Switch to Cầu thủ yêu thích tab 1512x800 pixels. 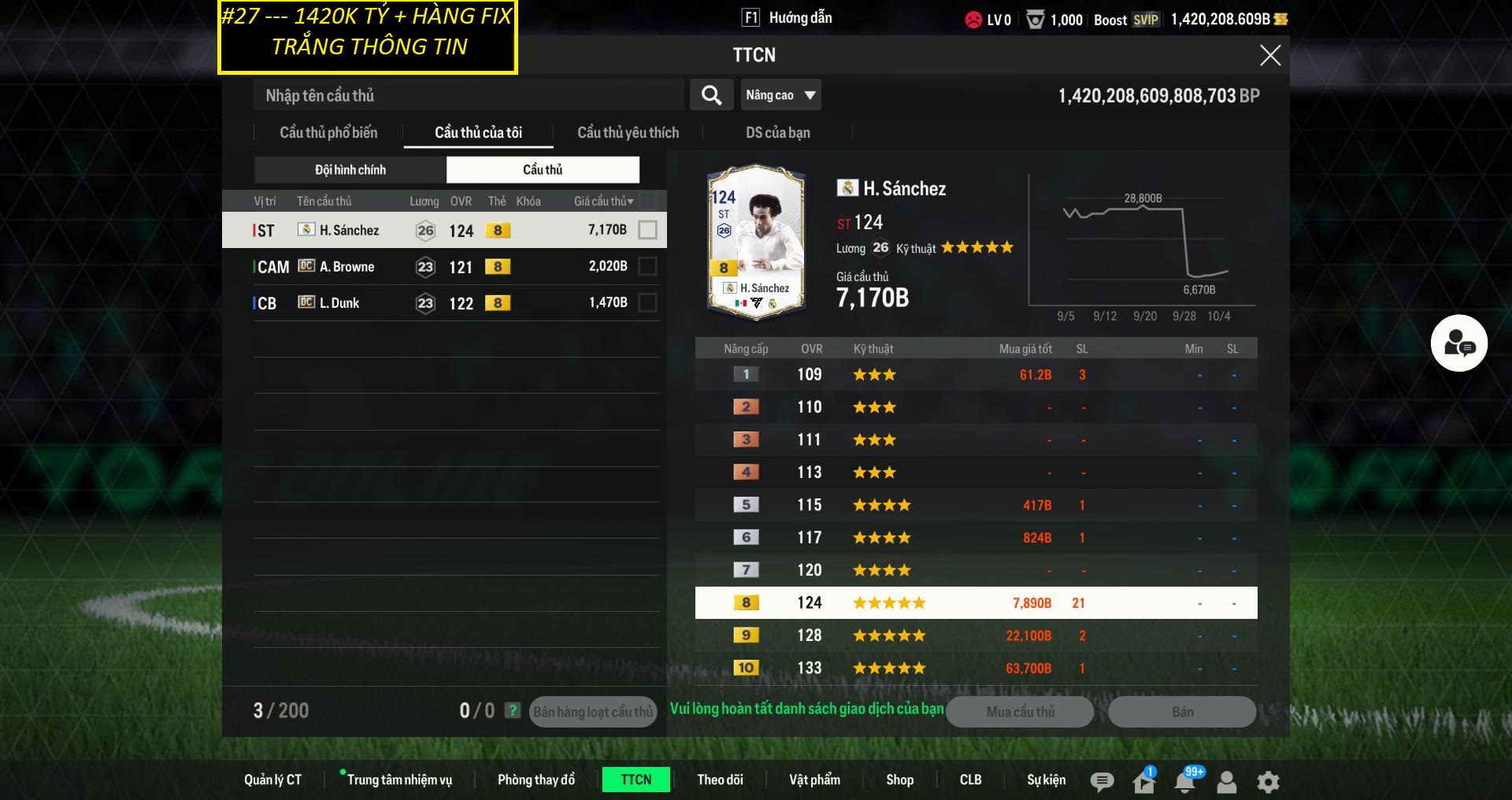pyautogui.click(x=628, y=132)
